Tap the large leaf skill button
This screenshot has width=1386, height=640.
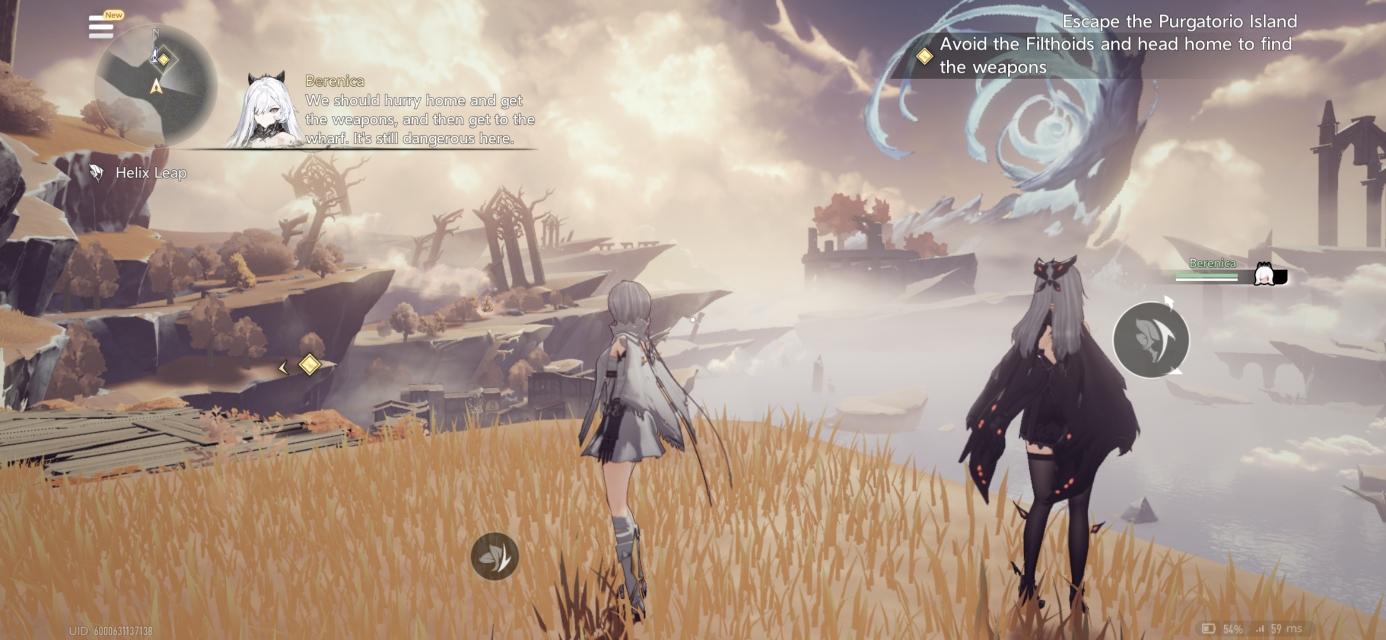(x=1151, y=340)
